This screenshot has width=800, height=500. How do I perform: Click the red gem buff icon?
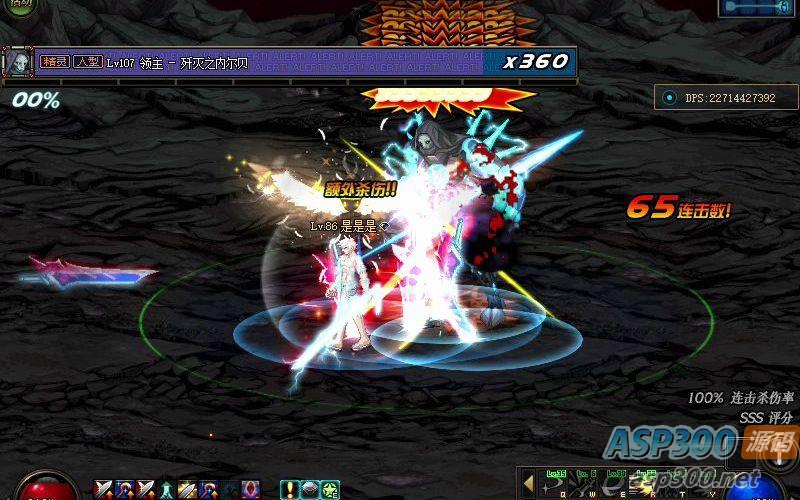click(x=251, y=490)
